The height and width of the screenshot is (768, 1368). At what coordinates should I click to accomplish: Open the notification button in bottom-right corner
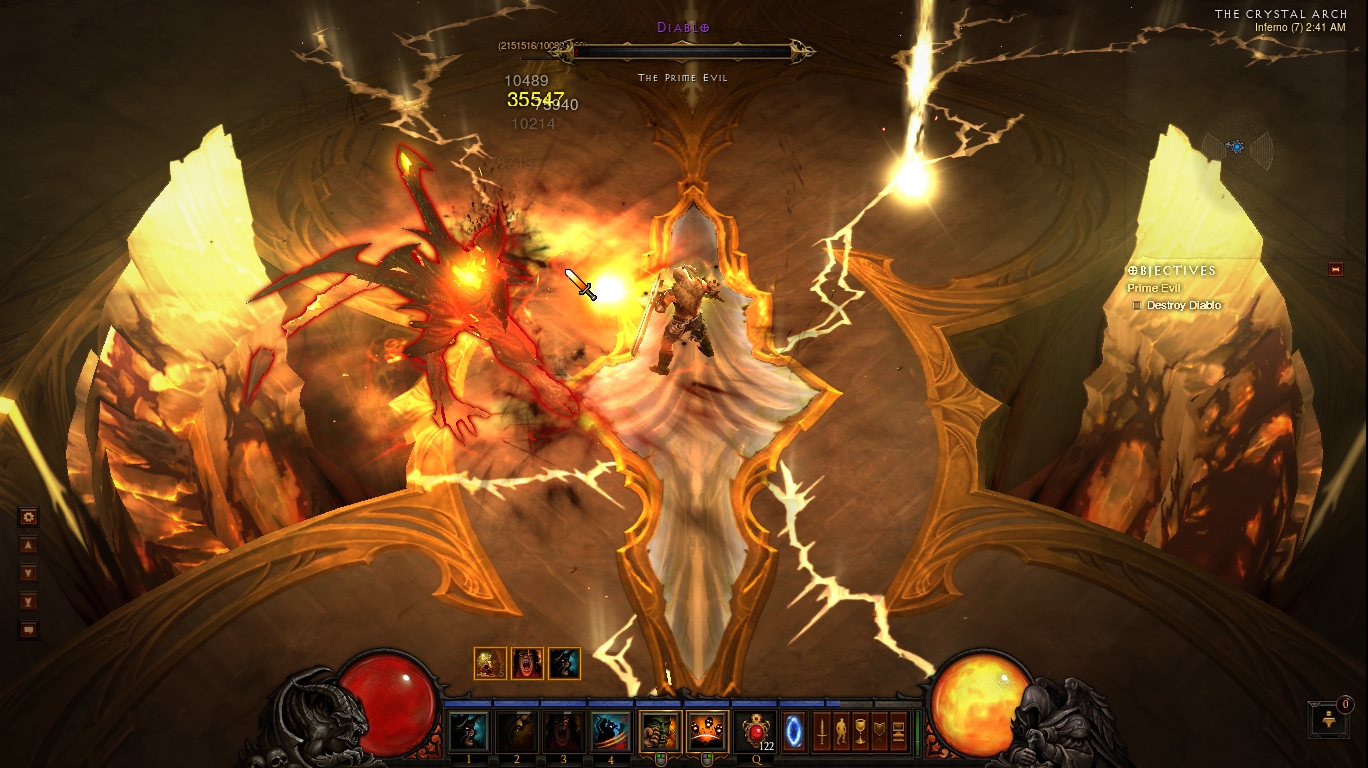click(1329, 719)
